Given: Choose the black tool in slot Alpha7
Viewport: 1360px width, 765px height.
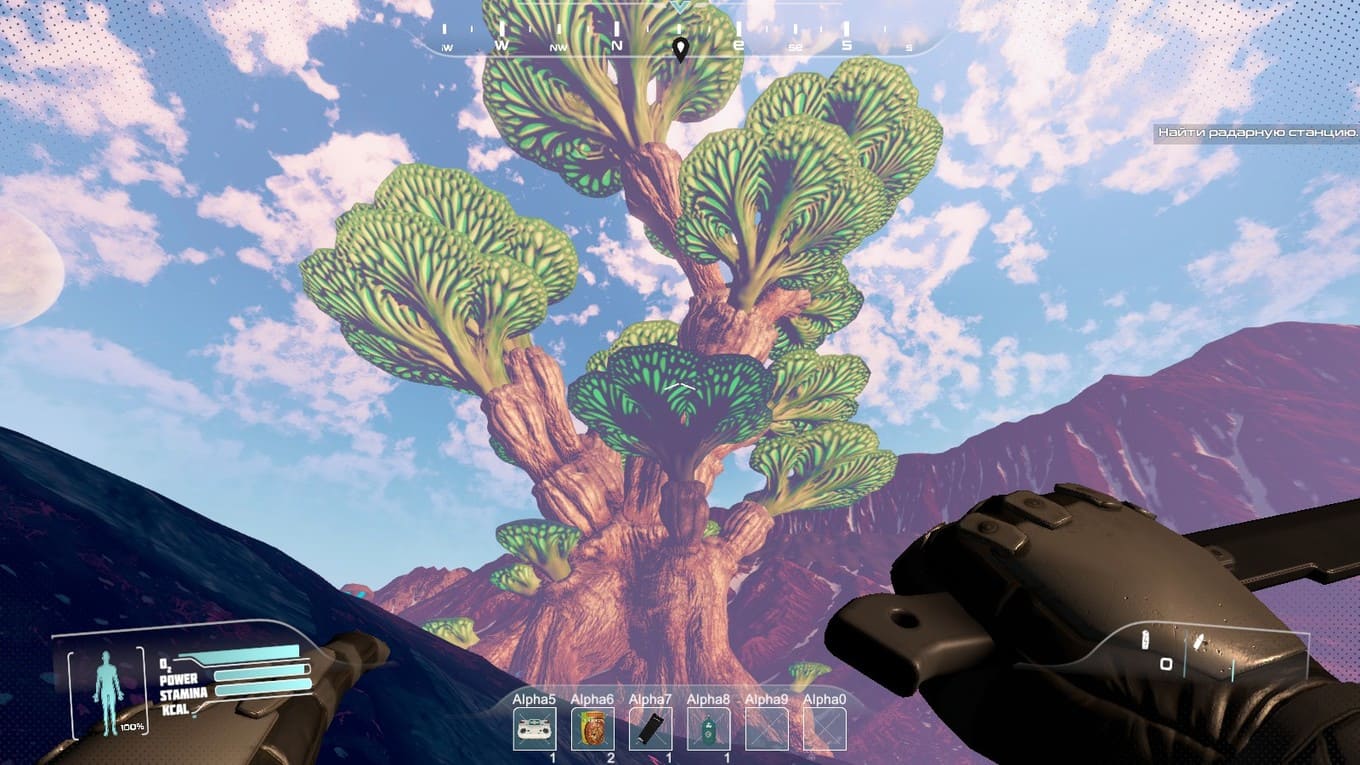Looking at the screenshot, I should 650,728.
